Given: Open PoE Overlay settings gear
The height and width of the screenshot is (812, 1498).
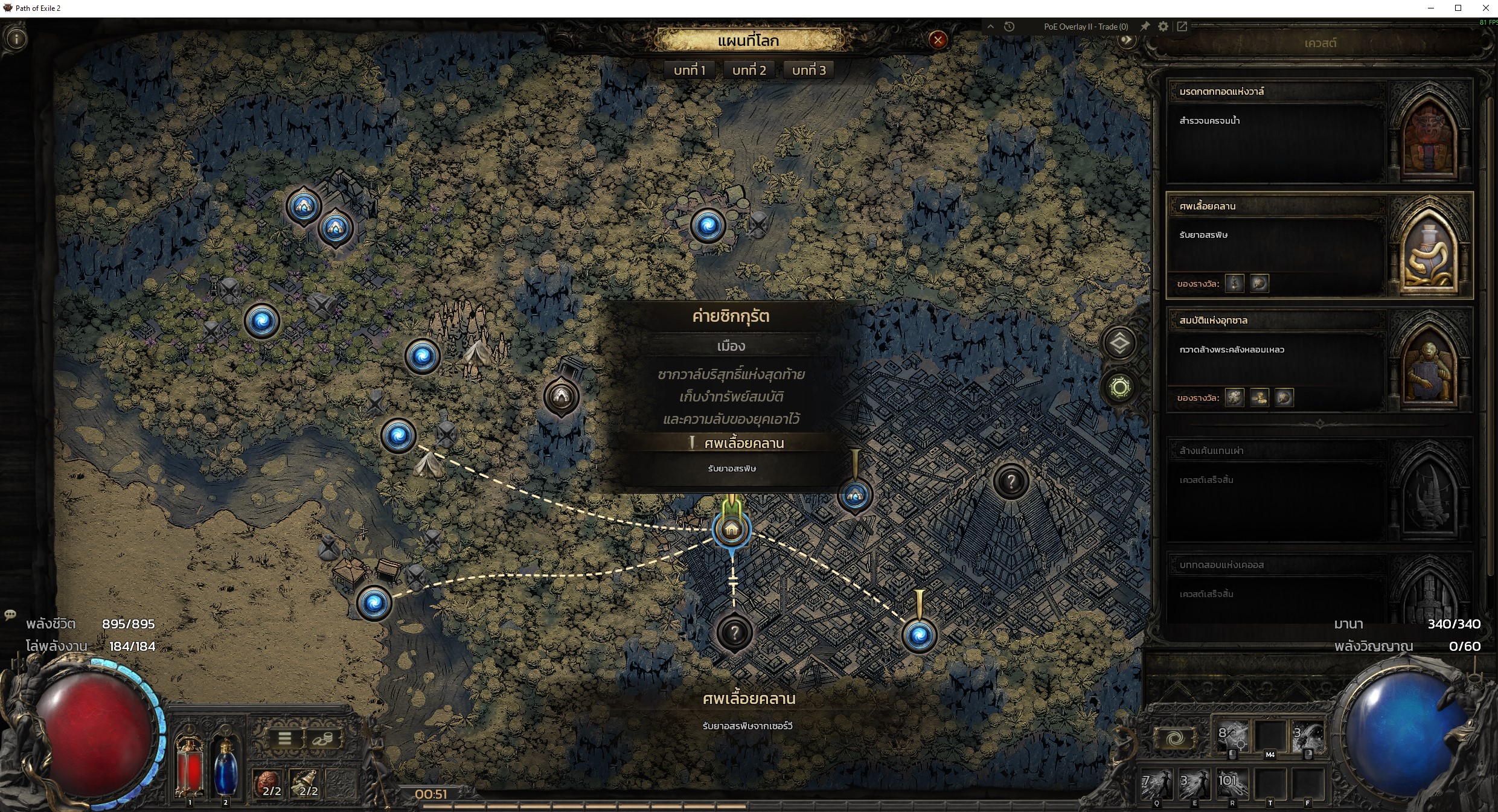Looking at the screenshot, I should (x=1163, y=27).
